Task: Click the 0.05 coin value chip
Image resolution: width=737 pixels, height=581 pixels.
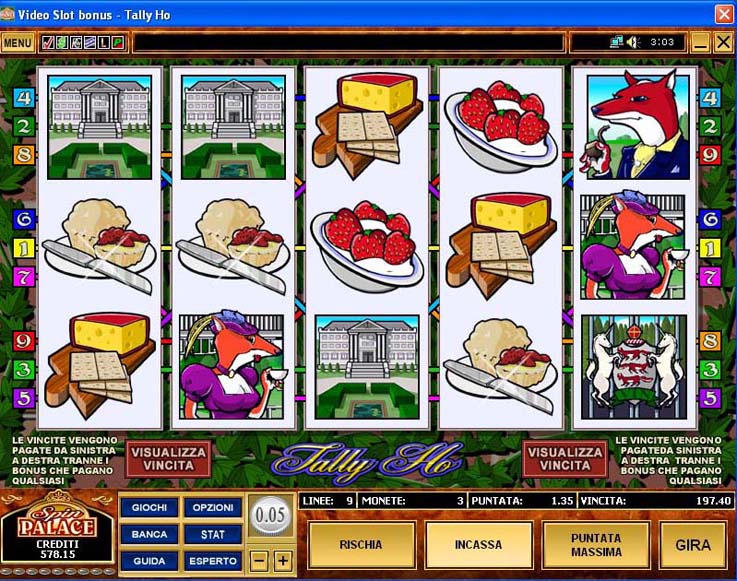Action: (271, 517)
